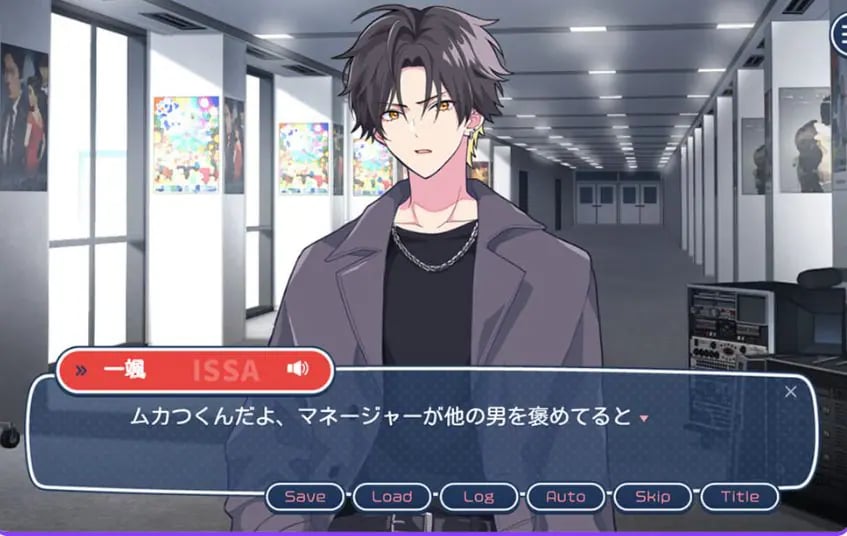Open the Load menu
This screenshot has width=847, height=536.
point(392,496)
